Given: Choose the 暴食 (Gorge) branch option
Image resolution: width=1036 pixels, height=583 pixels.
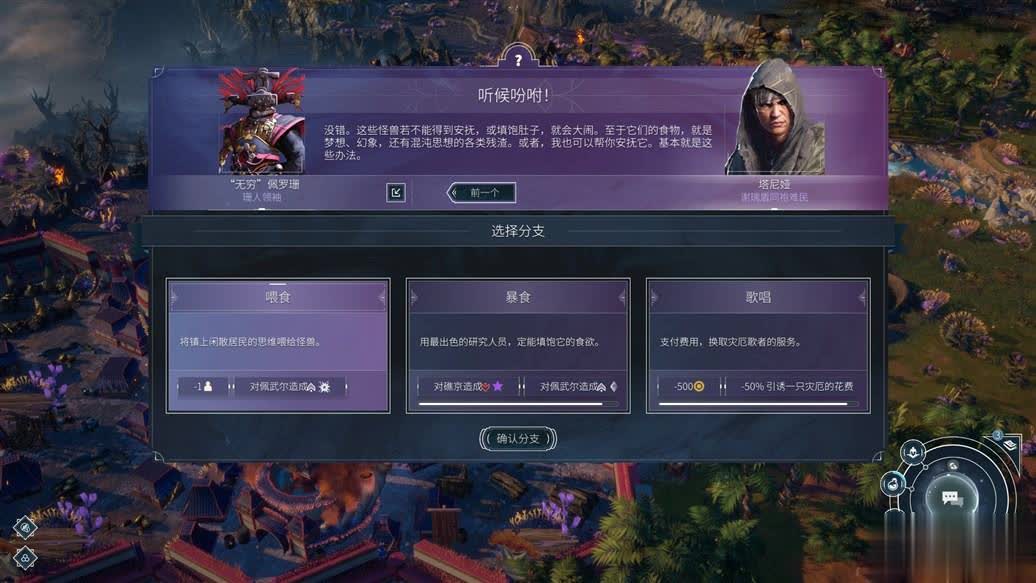Looking at the screenshot, I should coord(518,343).
